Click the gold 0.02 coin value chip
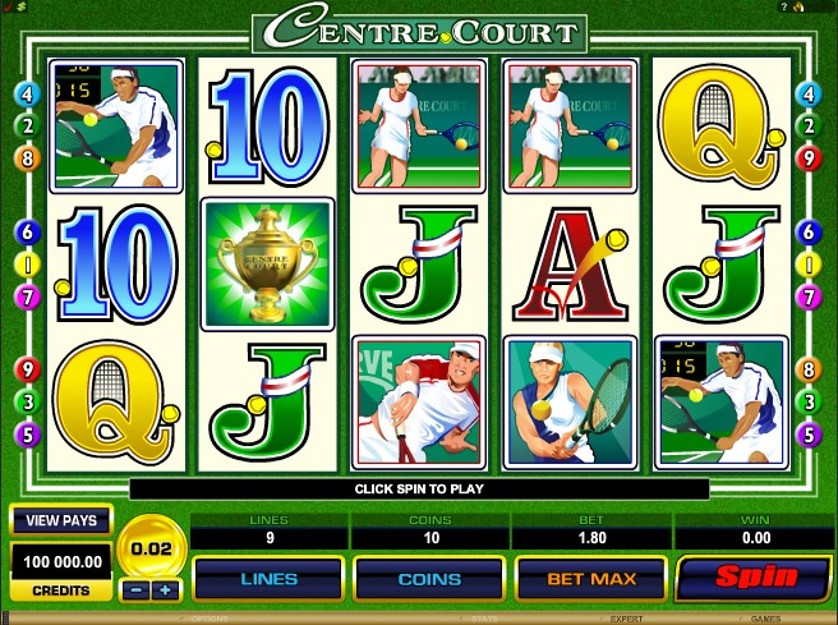Screen dimensions: 838x625 (151, 548)
